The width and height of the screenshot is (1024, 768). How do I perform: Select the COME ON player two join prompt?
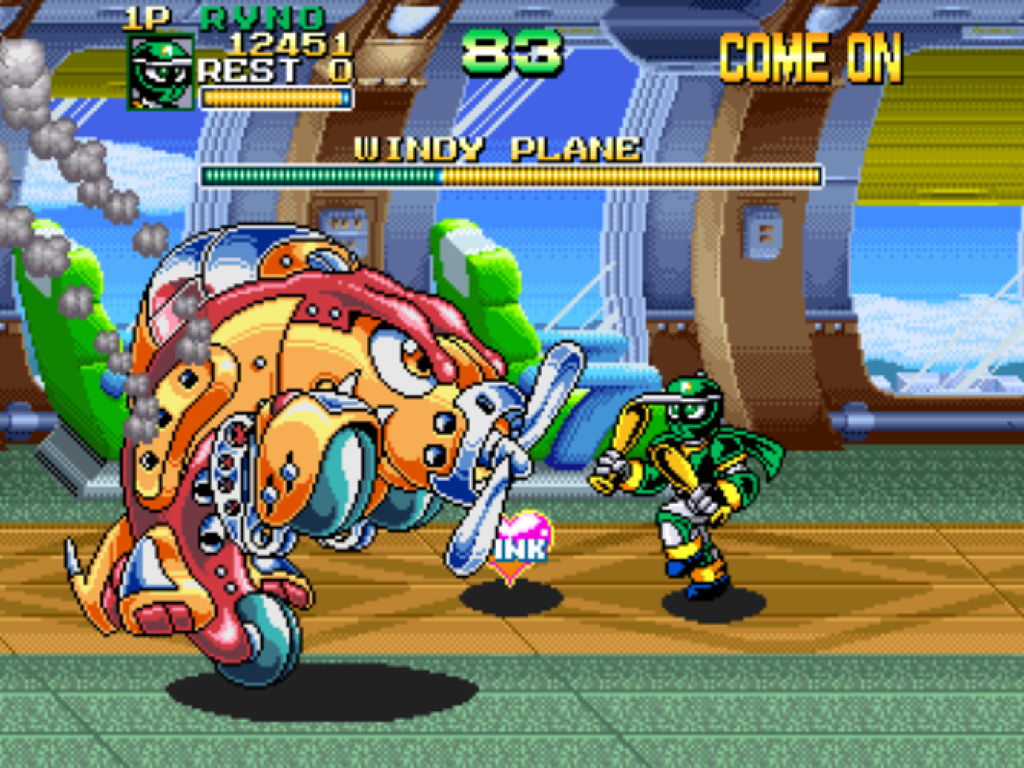810,58
